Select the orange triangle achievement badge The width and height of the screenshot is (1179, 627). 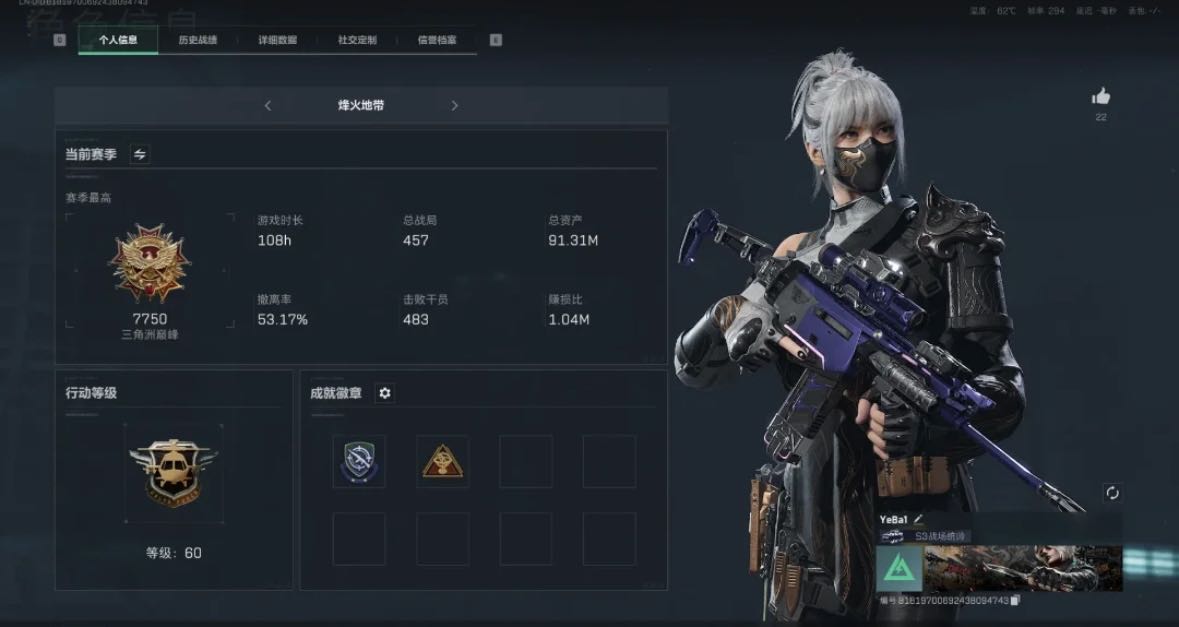tap(442, 461)
